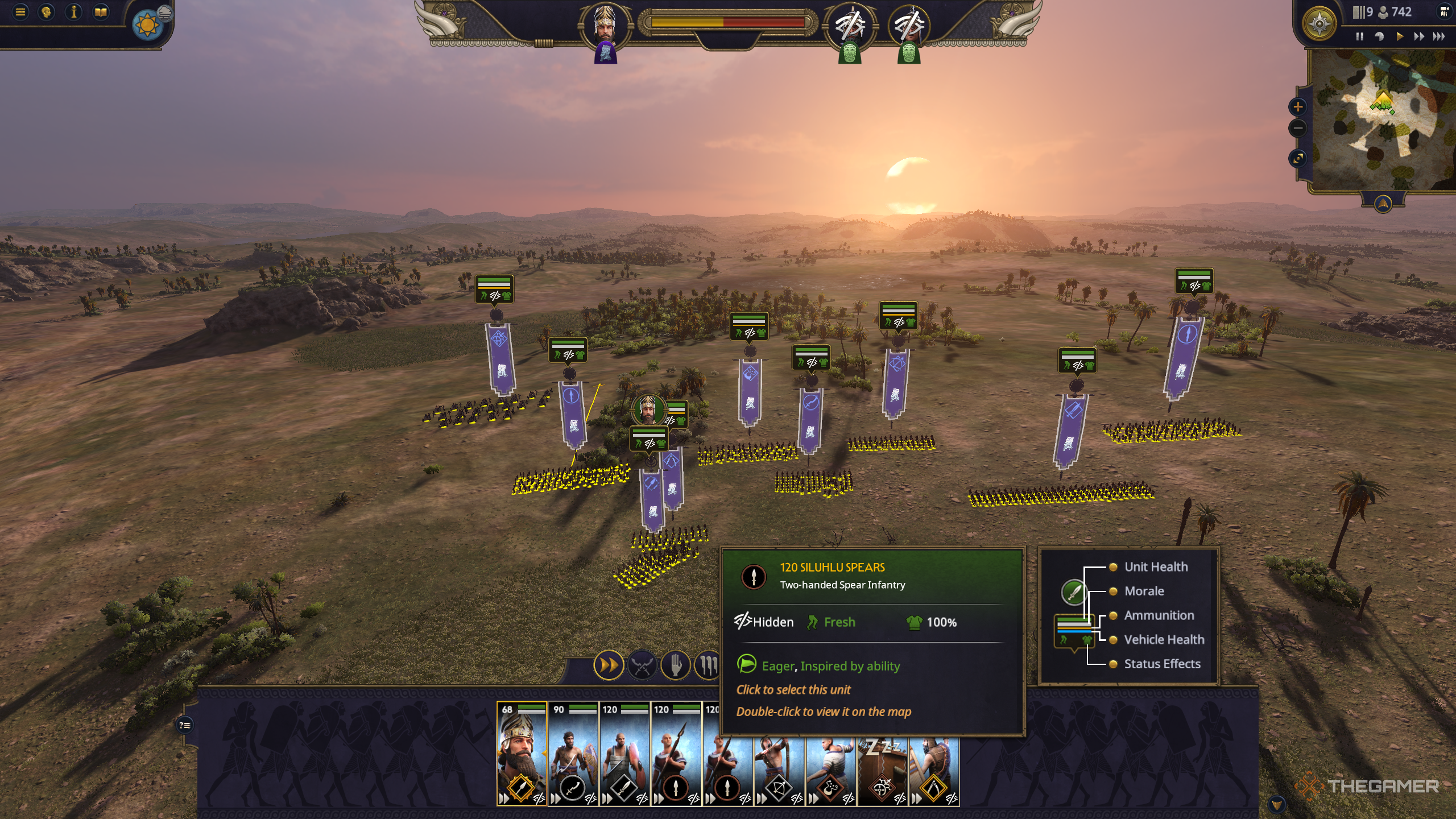Set battle speed to slow motion
Image resolution: width=1456 pixels, height=819 pixels.
1379,36
